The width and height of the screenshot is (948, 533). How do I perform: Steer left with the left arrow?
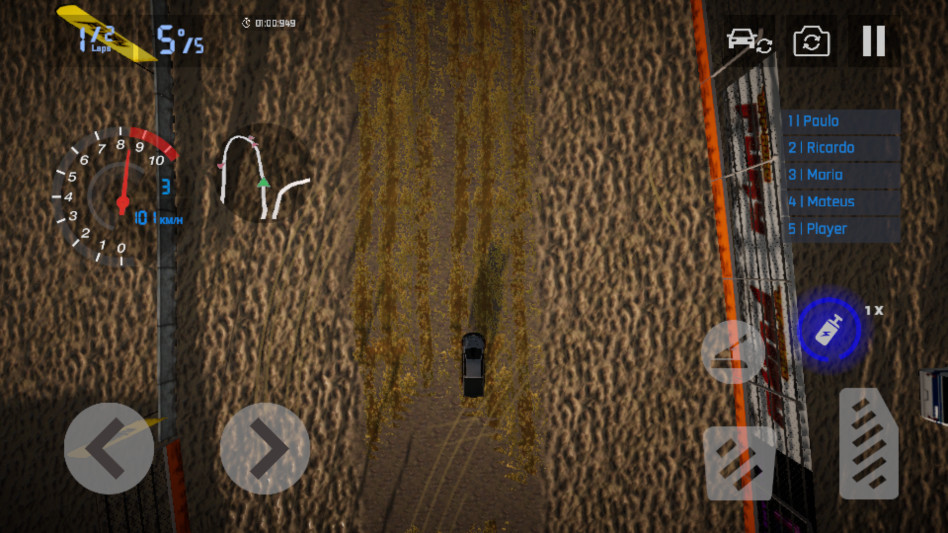(108, 449)
